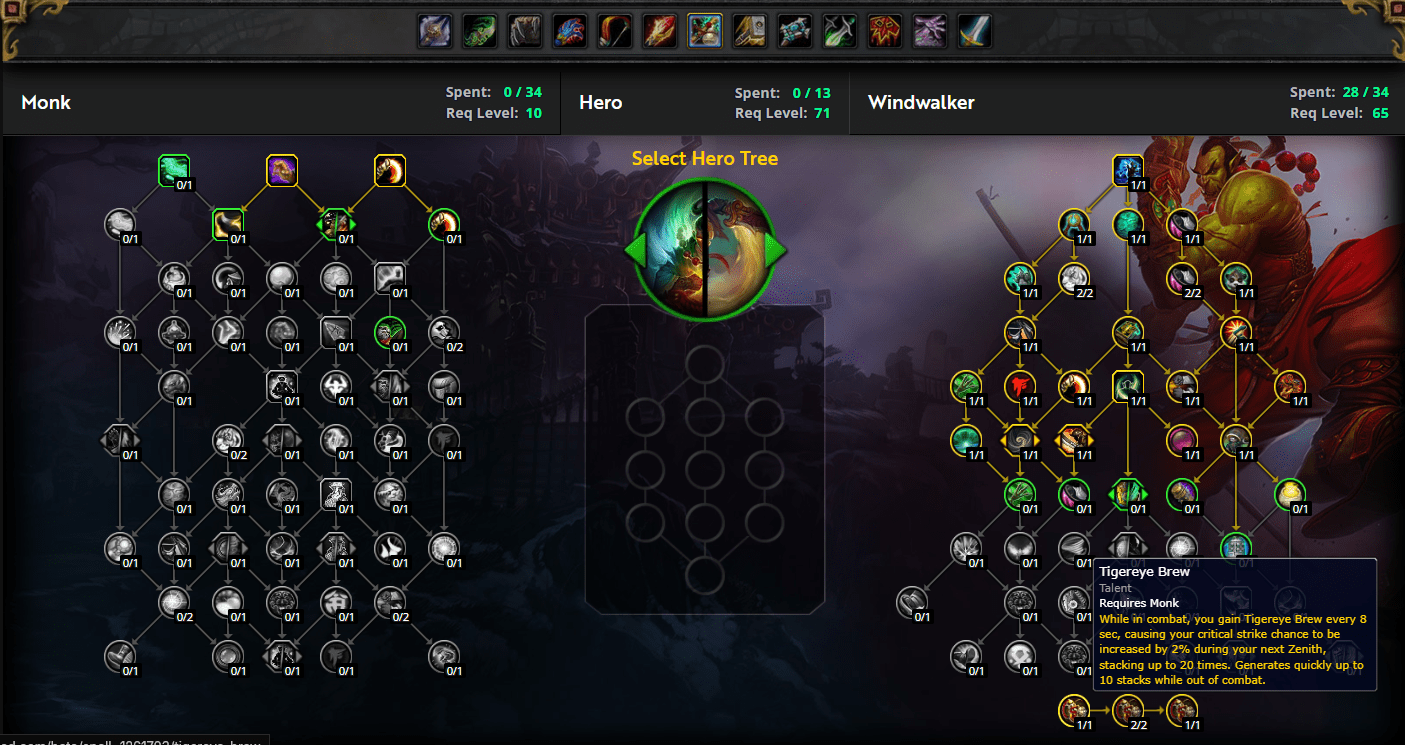
Task: Click the 2/2 white tiger talent in Windwalker tree
Action: [x=1075, y=280]
